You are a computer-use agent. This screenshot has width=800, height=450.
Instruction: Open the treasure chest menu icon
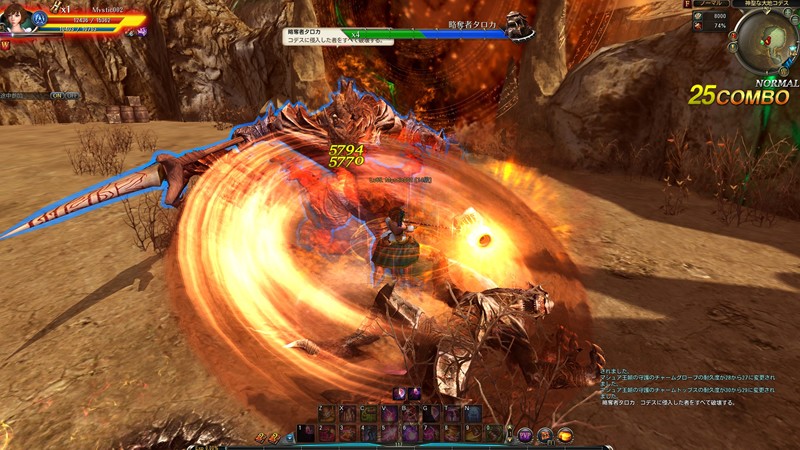[565, 435]
